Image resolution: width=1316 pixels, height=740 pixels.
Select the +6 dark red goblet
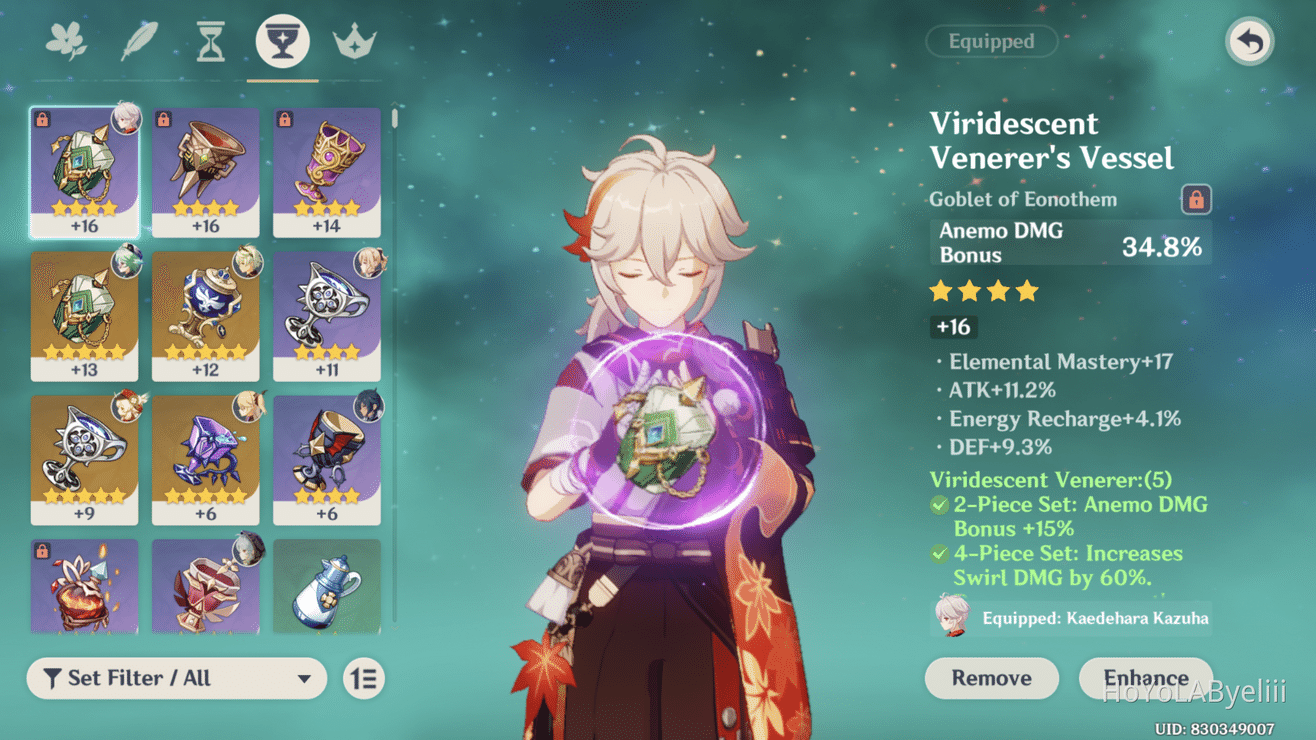327,459
